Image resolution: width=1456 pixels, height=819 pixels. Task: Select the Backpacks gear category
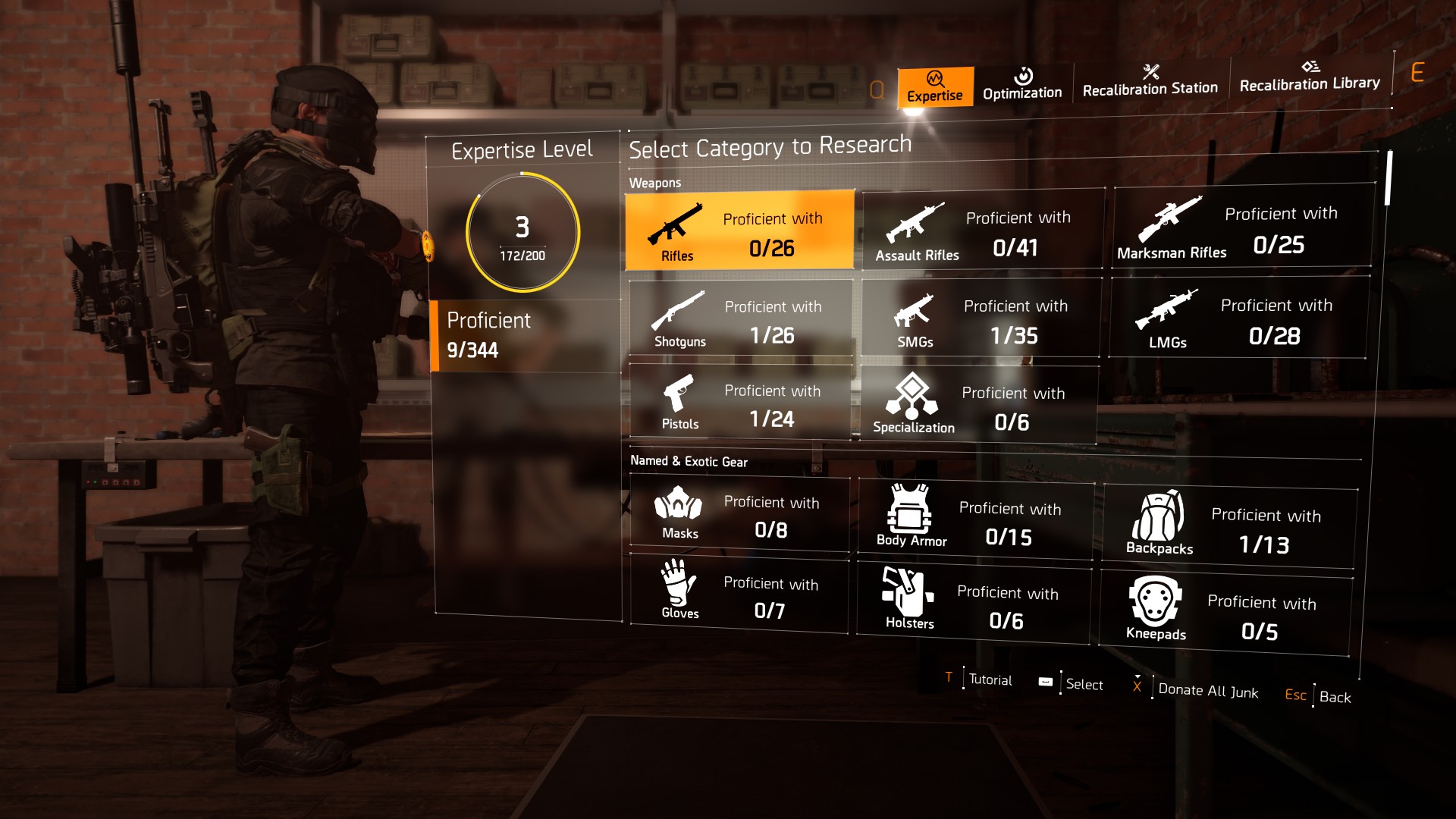click(1228, 528)
